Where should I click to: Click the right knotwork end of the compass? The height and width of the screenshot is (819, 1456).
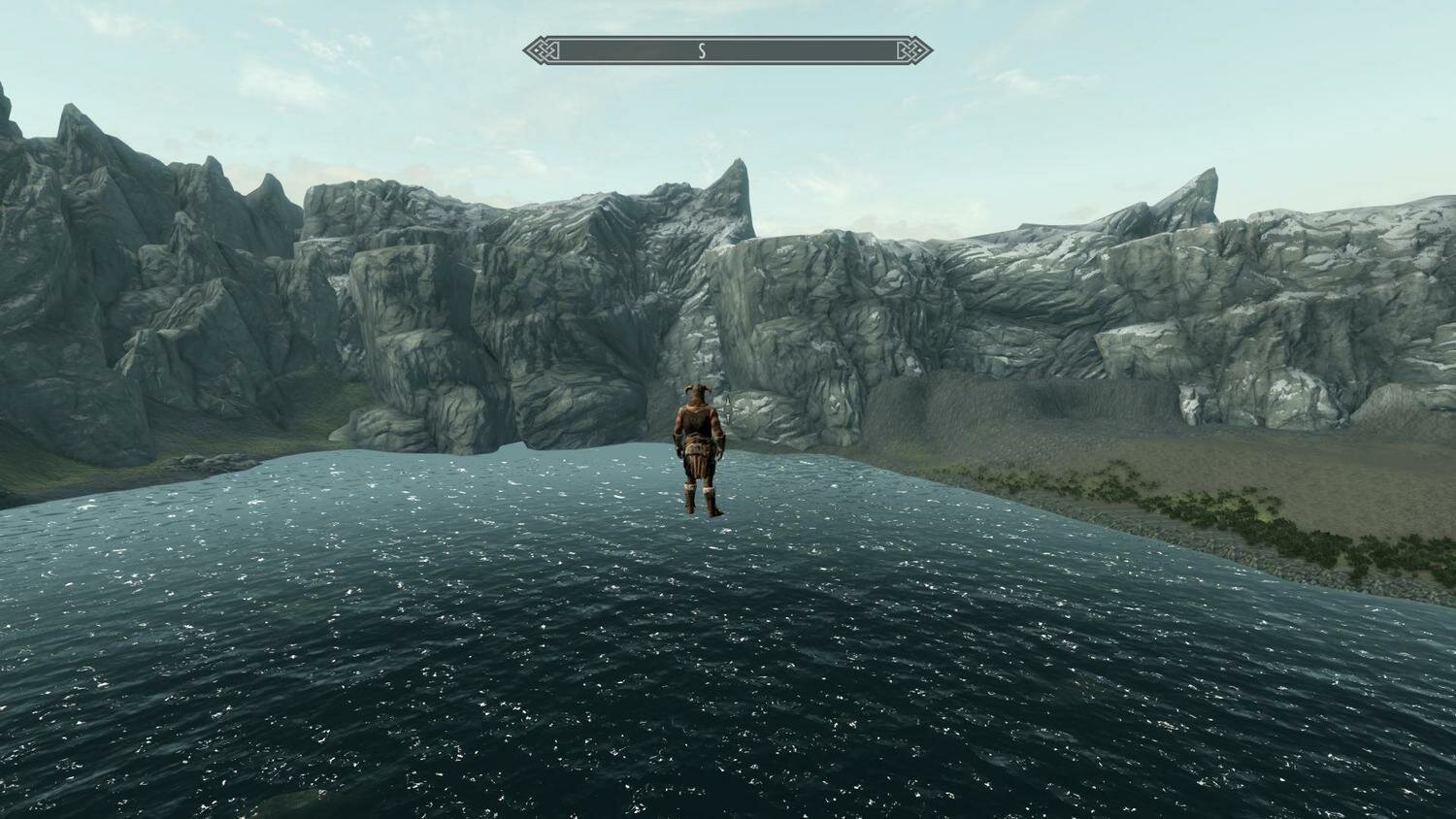(906, 50)
